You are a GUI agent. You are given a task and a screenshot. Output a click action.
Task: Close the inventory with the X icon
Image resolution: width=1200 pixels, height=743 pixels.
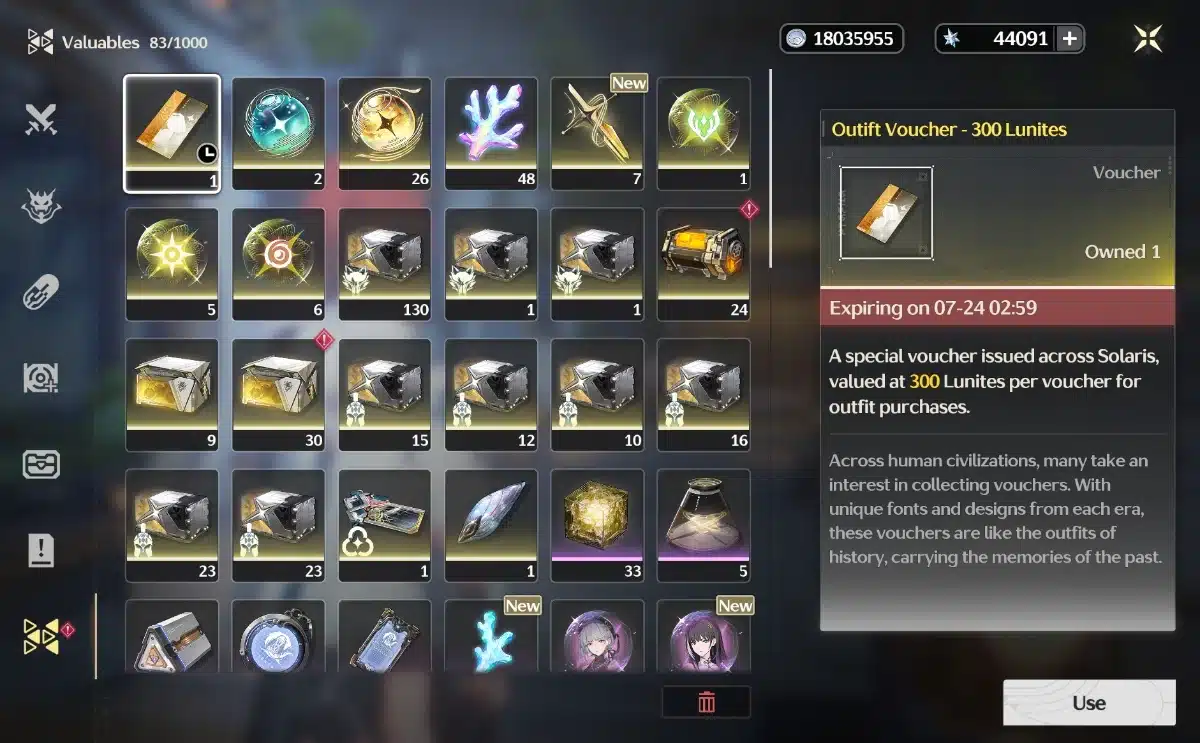click(x=1148, y=39)
